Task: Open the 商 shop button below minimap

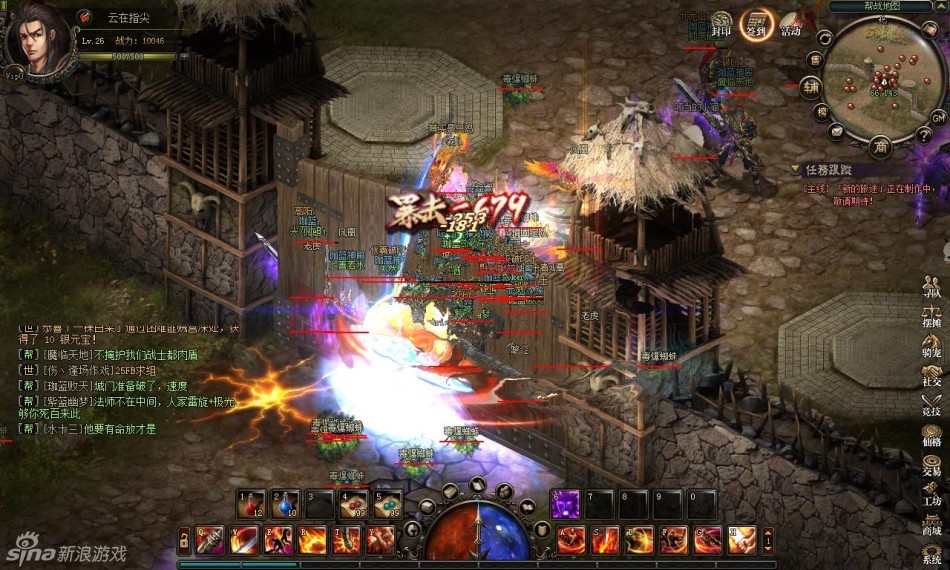Action: (x=881, y=148)
